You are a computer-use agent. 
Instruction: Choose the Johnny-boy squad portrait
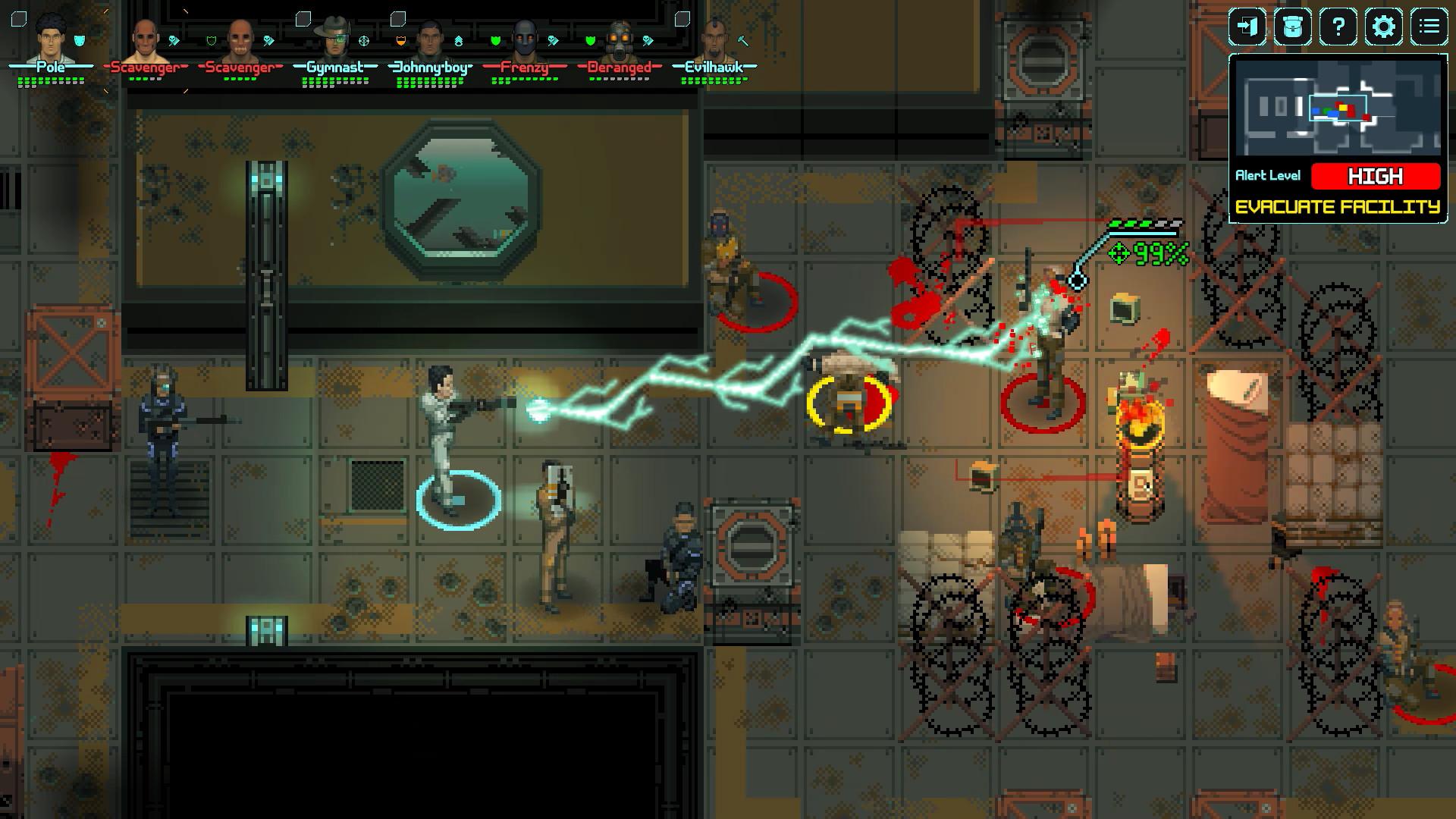(x=429, y=39)
